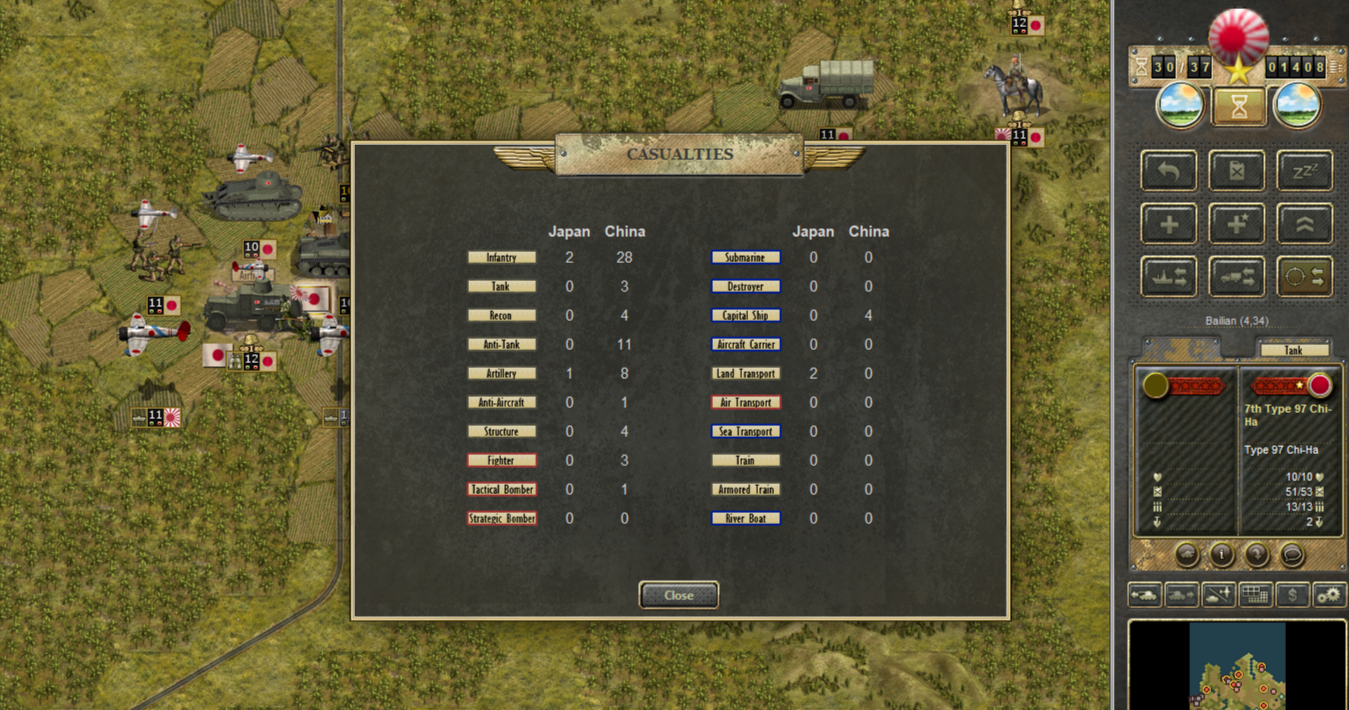1349x710 pixels.
Task: Open unit info with the 'i' button
Action: click(1221, 554)
